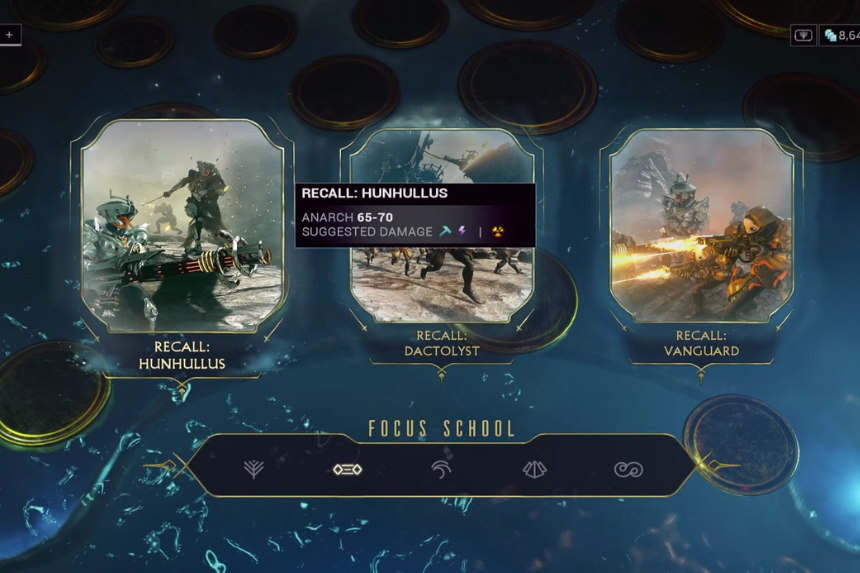This screenshot has height=573, width=860.
Task: Choose the Zenurik infinity-loop focus school icon
Action: tap(628, 469)
